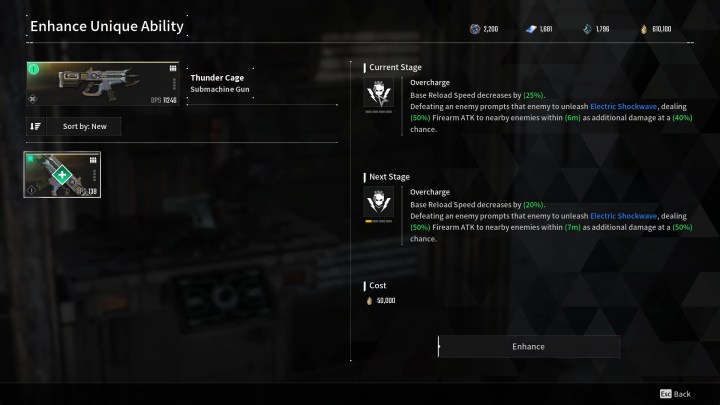Click the Next Stage Overcharge ability icon
This screenshot has width=720, height=405.
click(x=379, y=204)
